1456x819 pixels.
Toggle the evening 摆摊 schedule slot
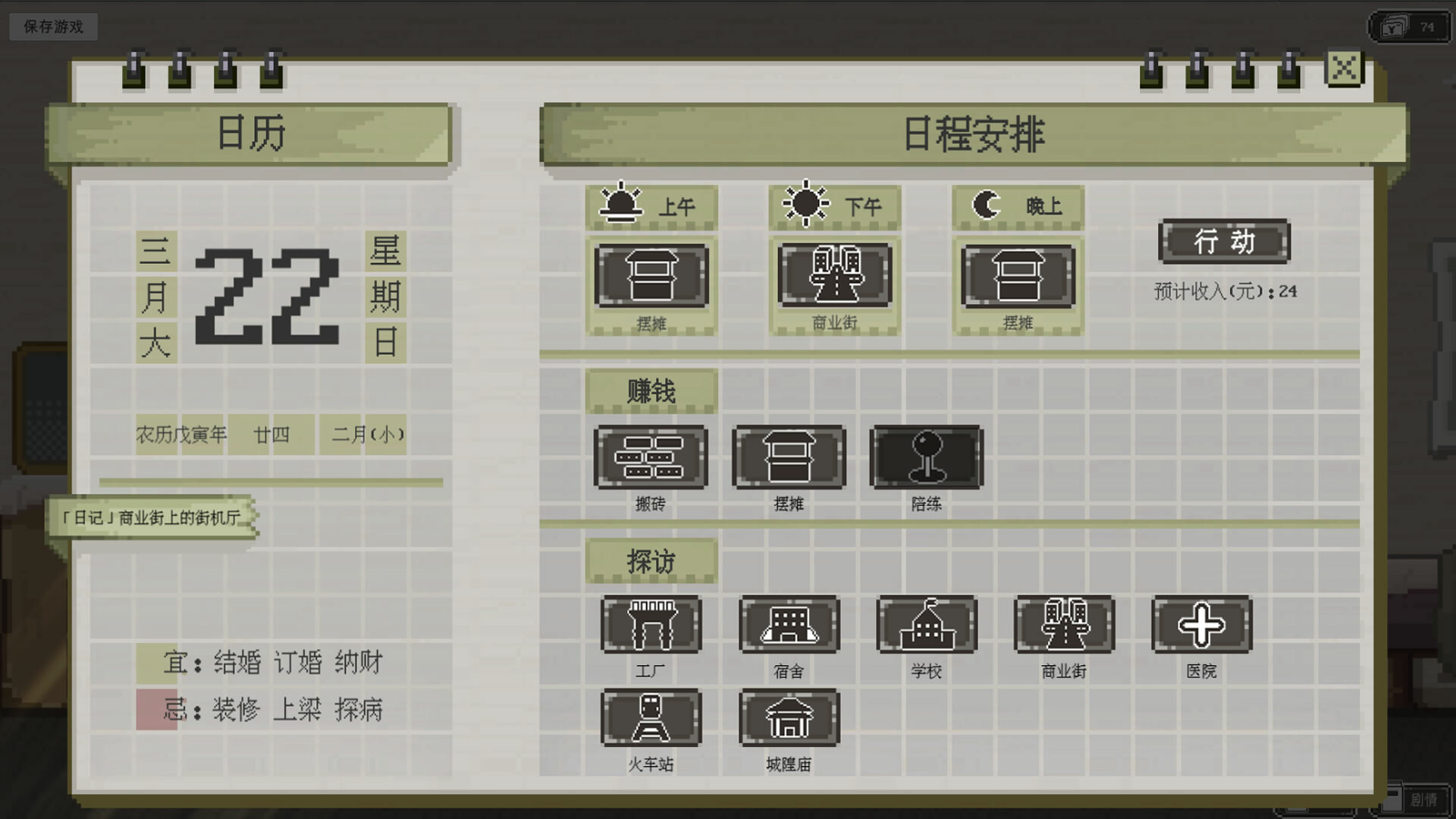pyautogui.click(x=1017, y=277)
